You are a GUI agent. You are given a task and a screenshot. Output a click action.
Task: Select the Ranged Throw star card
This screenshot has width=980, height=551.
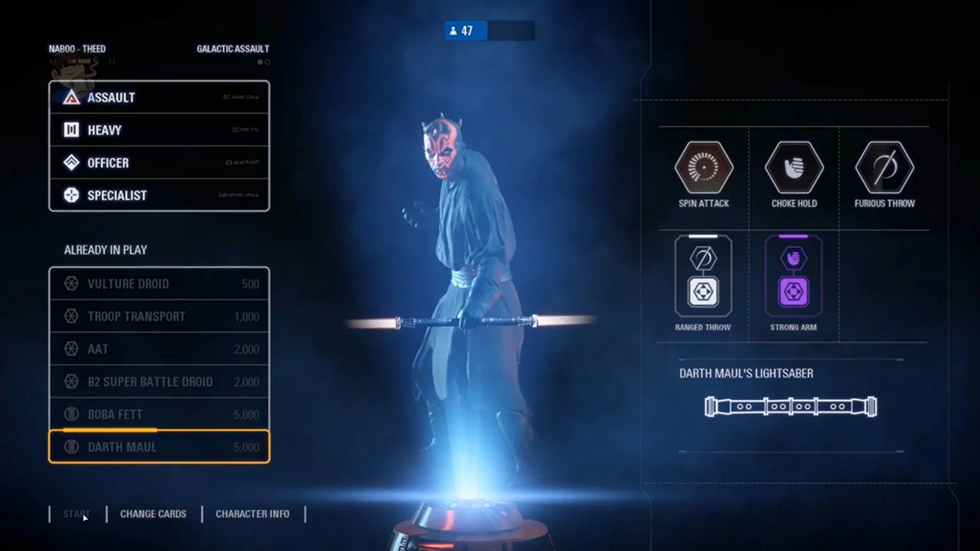click(x=703, y=276)
